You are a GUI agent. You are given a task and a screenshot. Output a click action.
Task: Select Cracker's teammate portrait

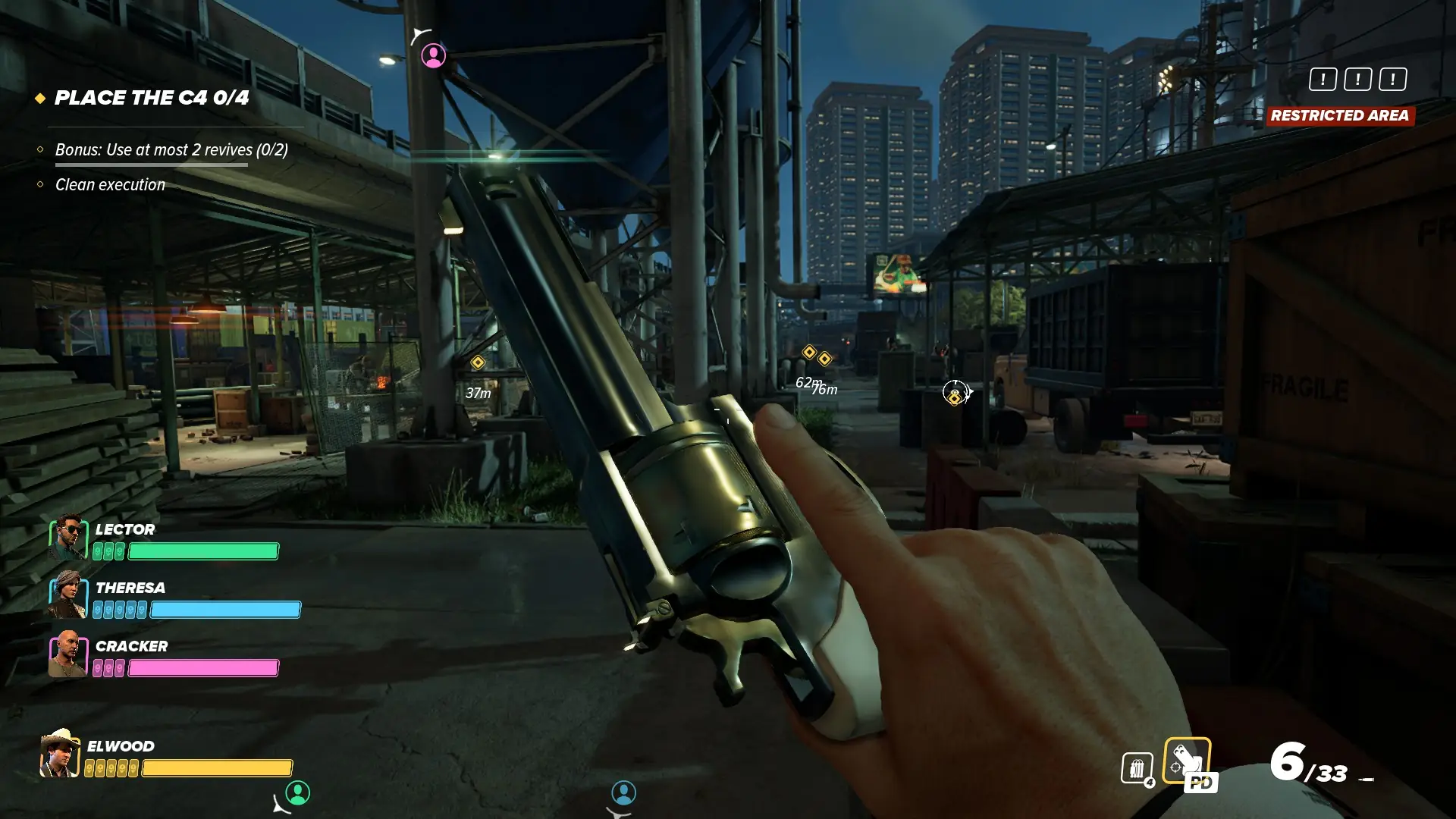tap(68, 654)
